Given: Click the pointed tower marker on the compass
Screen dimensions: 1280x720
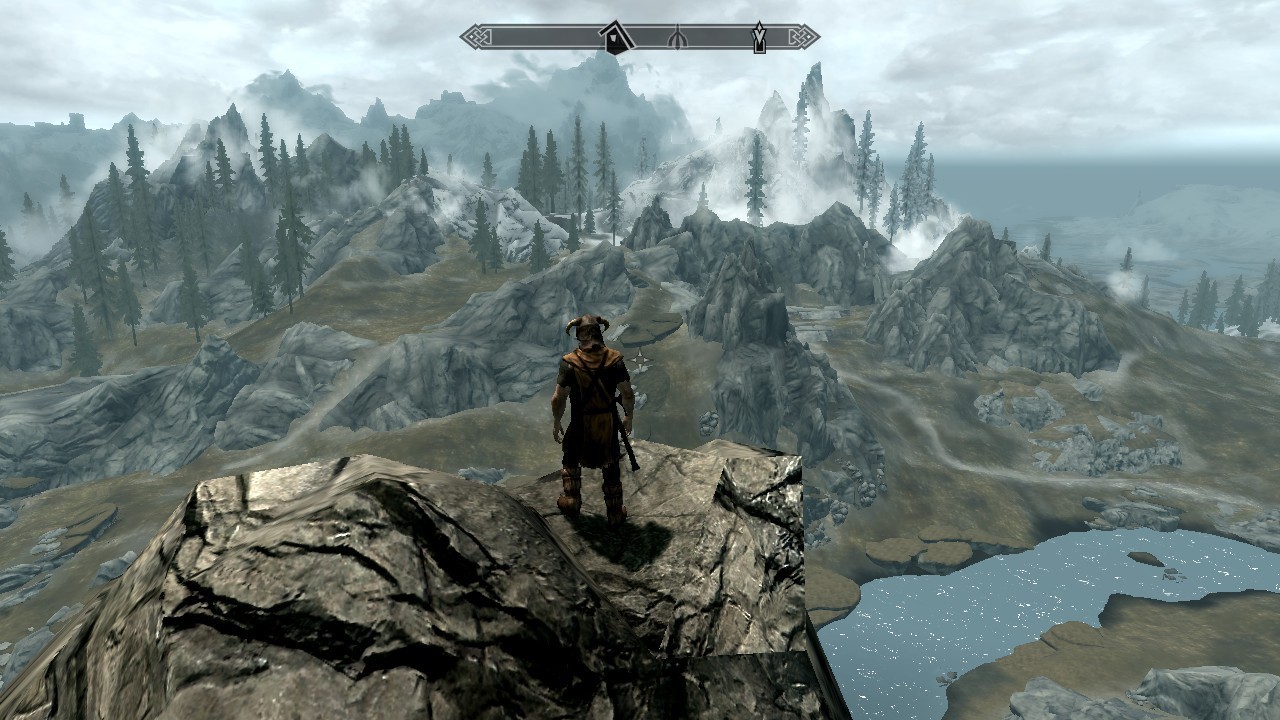Looking at the screenshot, I should click(x=759, y=38).
